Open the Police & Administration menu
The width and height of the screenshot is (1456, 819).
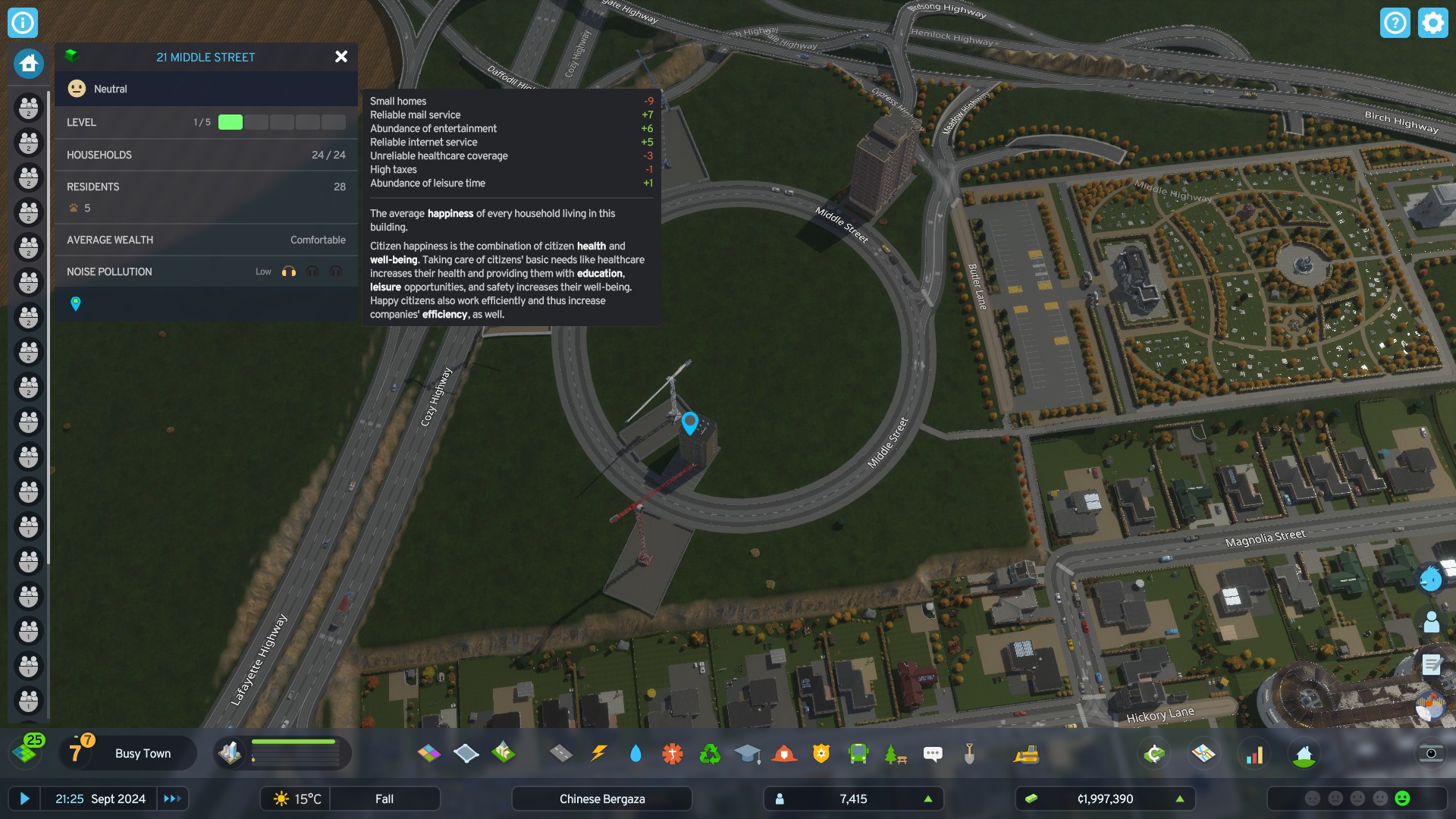tap(821, 753)
